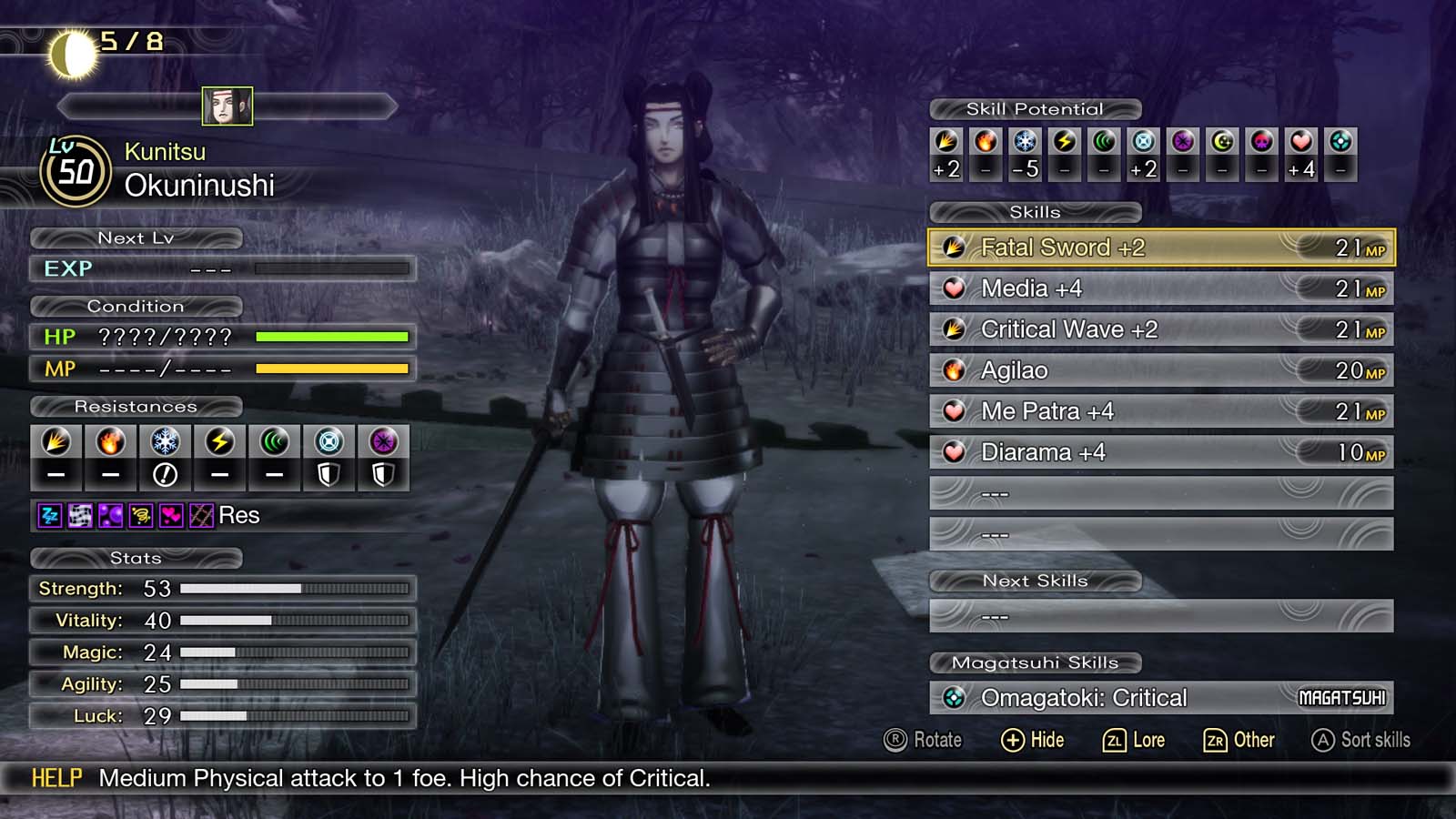The height and width of the screenshot is (819, 1456).
Task: Click the green HP bar
Action: (332, 337)
